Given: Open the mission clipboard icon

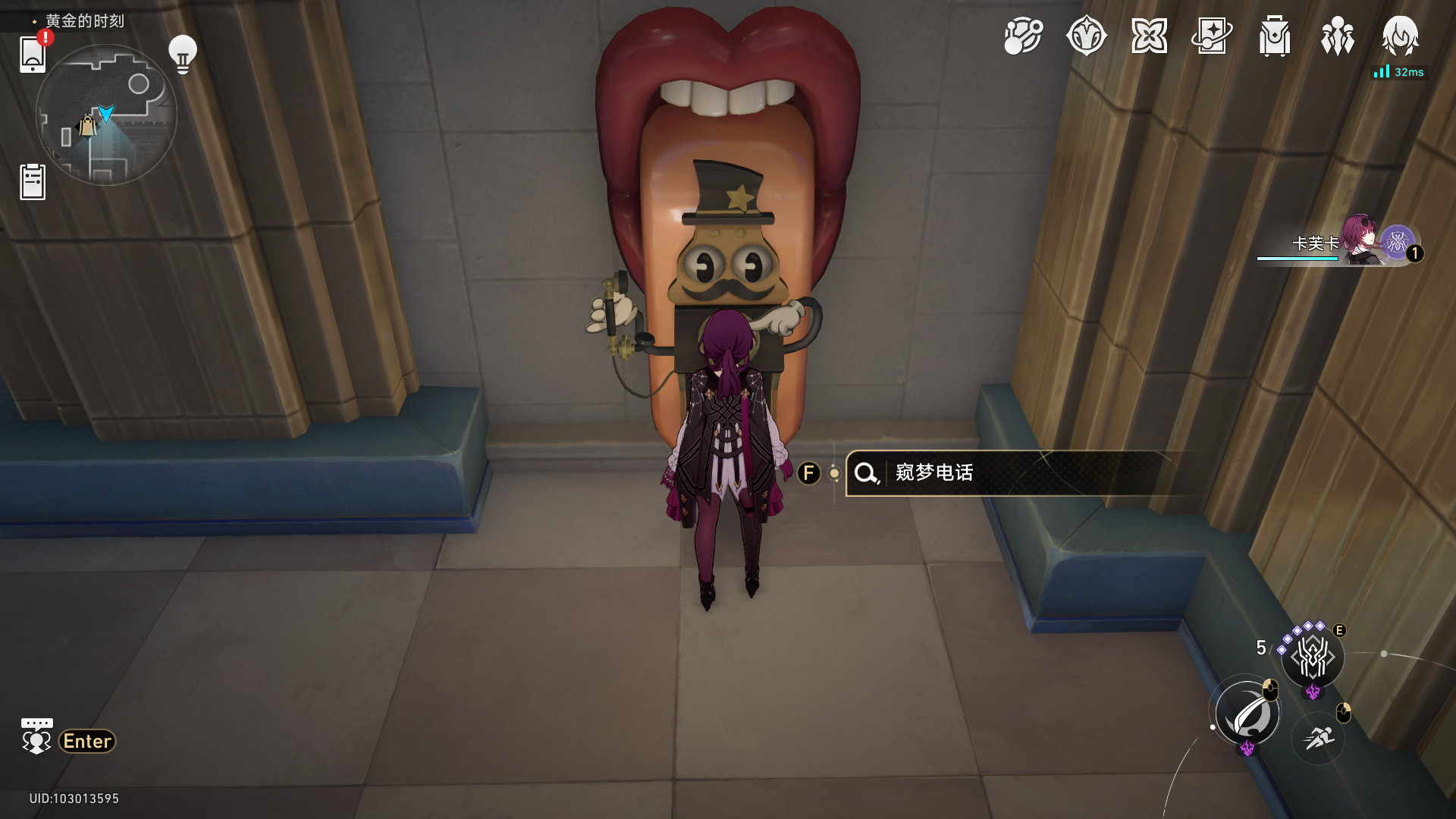Looking at the screenshot, I should [33, 182].
